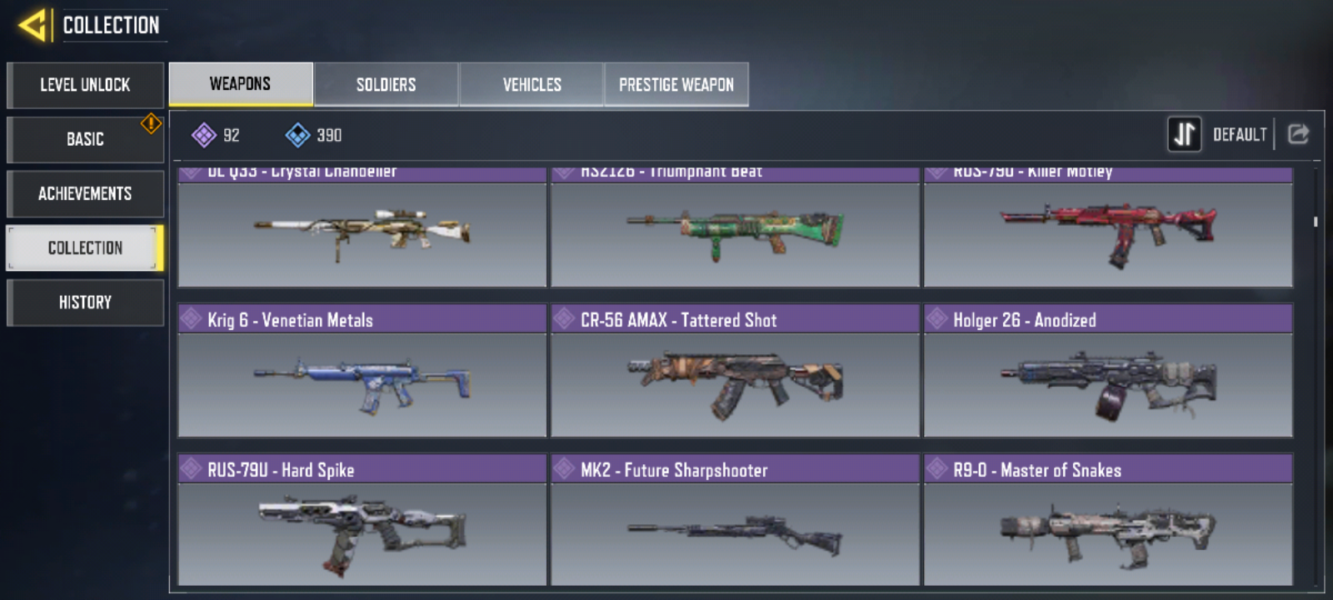Image resolution: width=1333 pixels, height=600 pixels.
Task: Open the Vehicles tab
Action: click(531, 85)
